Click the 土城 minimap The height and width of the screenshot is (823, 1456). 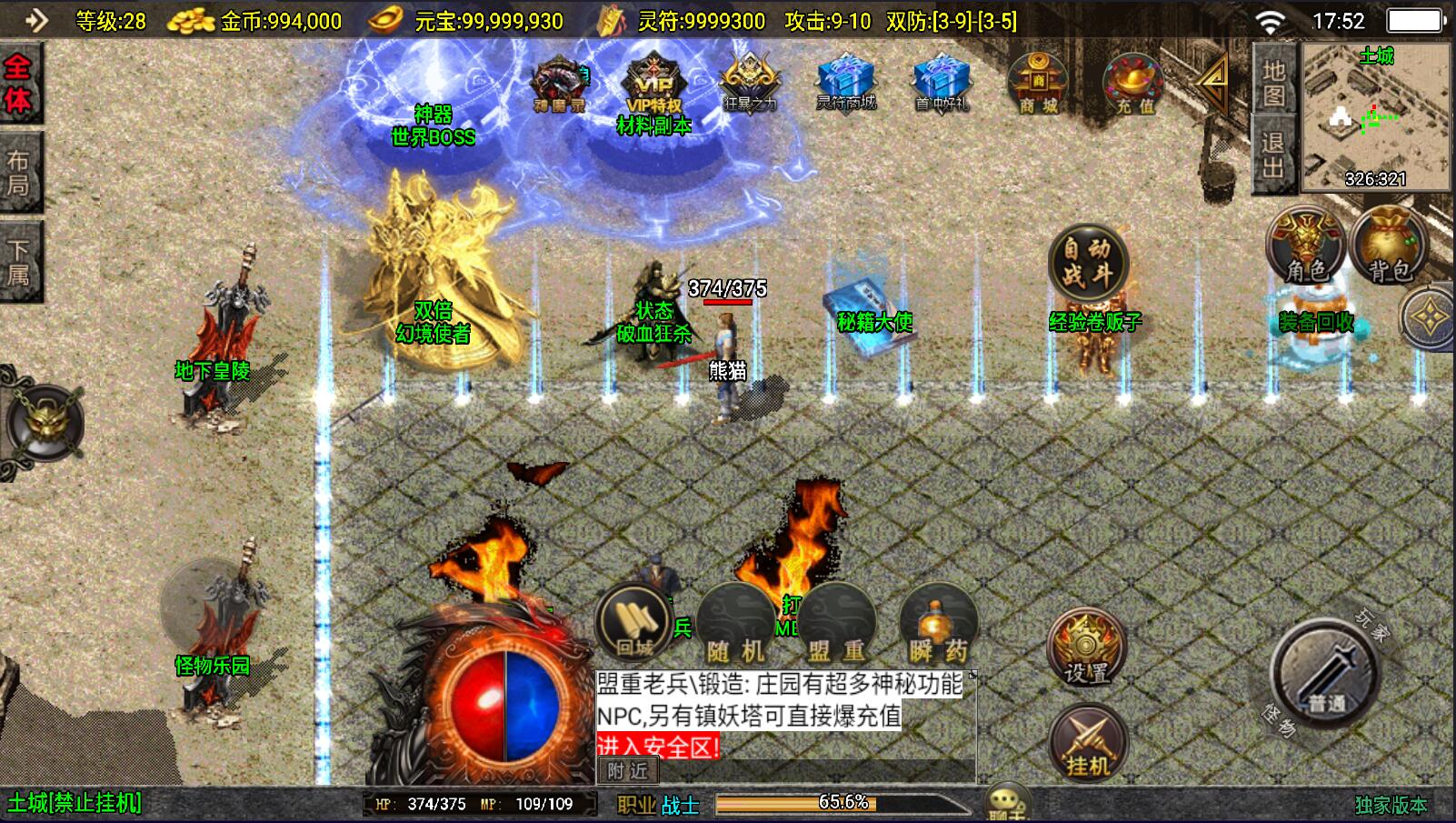click(x=1376, y=116)
